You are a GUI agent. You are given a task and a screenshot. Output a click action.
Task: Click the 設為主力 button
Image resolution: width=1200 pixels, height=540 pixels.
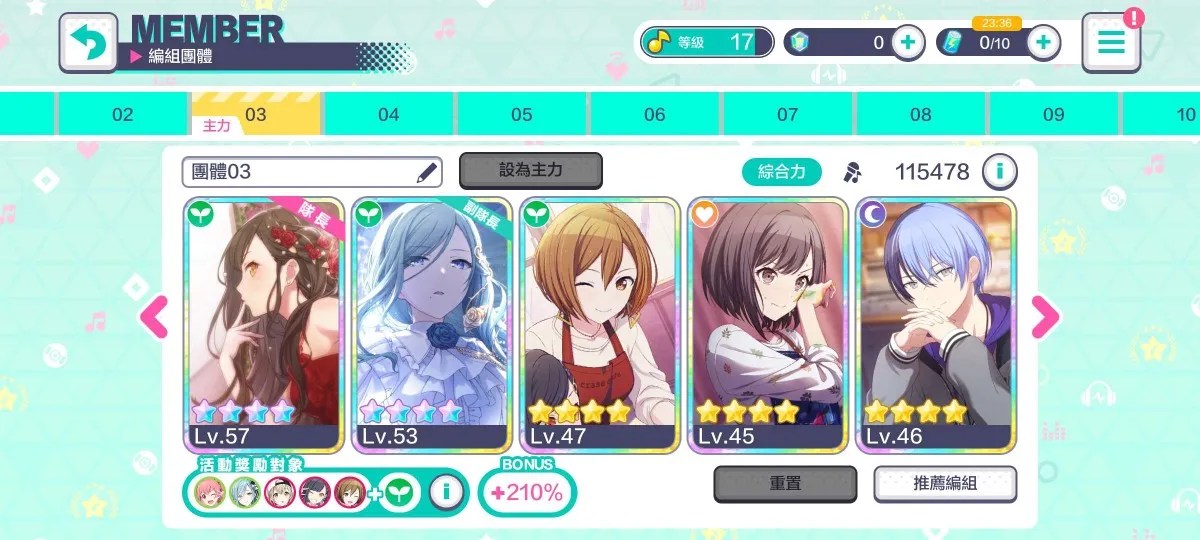click(530, 171)
